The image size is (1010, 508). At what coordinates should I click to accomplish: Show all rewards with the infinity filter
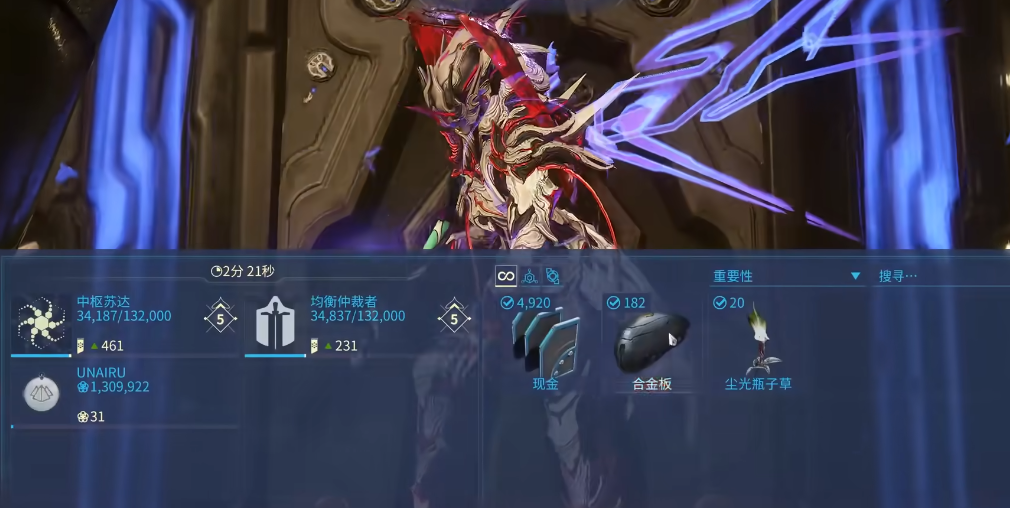[506, 276]
